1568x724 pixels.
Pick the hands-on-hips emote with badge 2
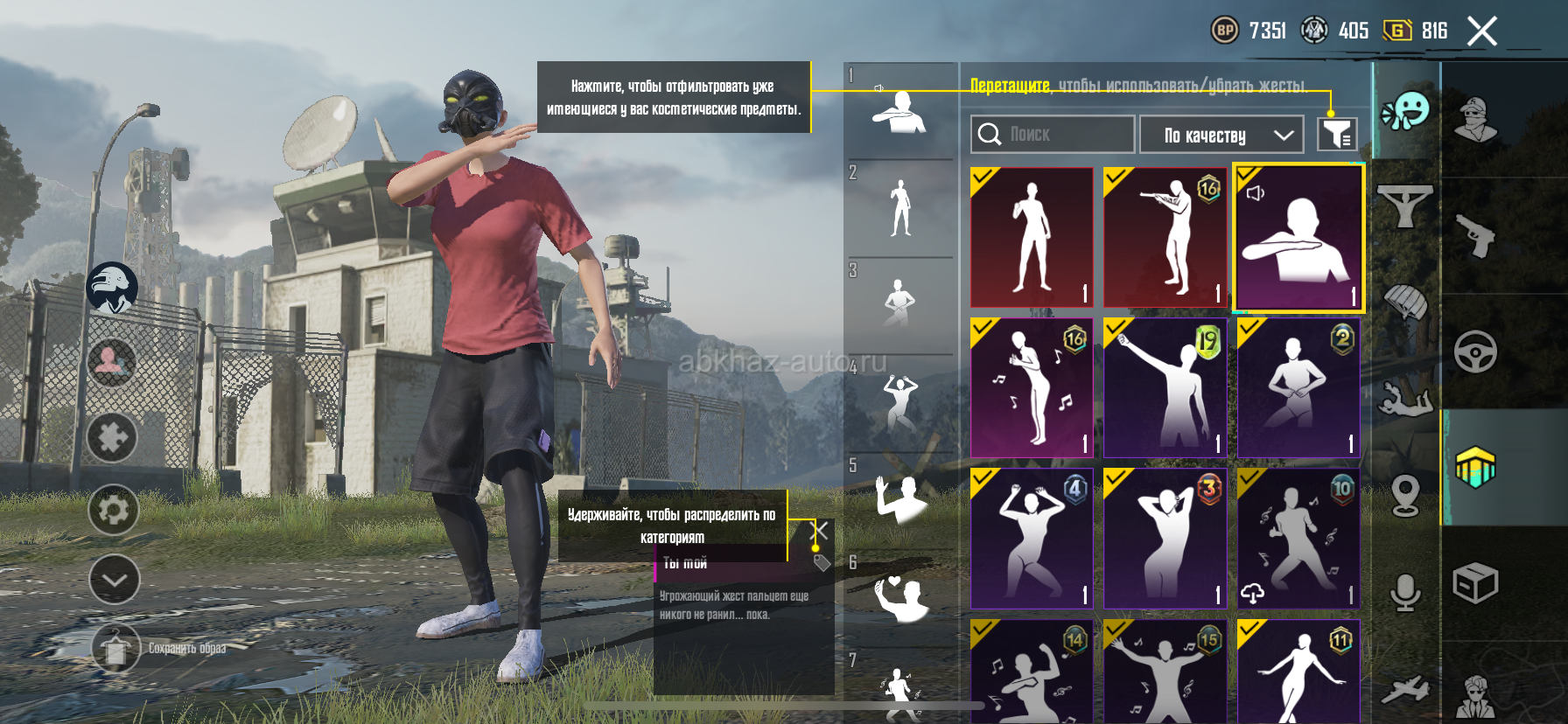pos(1298,387)
